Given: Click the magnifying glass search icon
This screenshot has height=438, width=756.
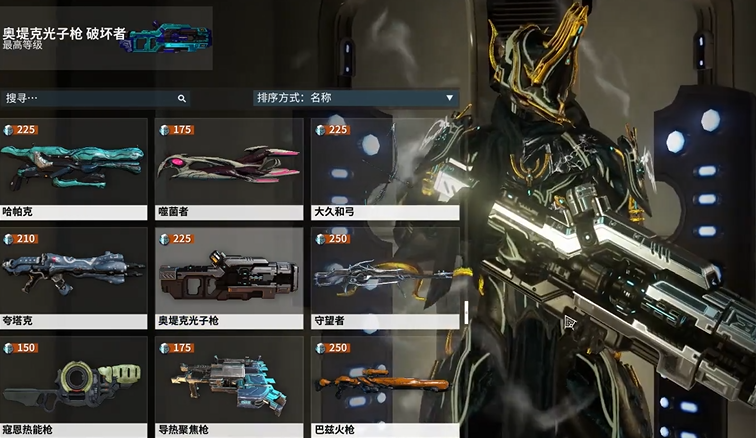Looking at the screenshot, I should [182, 98].
